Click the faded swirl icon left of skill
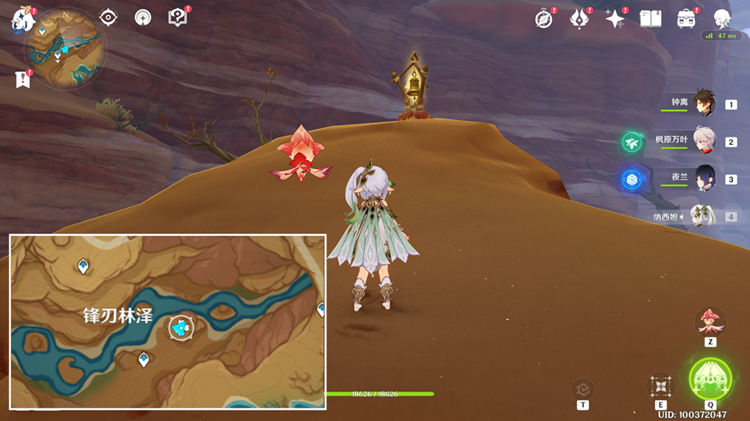Image resolution: width=750 pixels, height=421 pixels. click(583, 389)
